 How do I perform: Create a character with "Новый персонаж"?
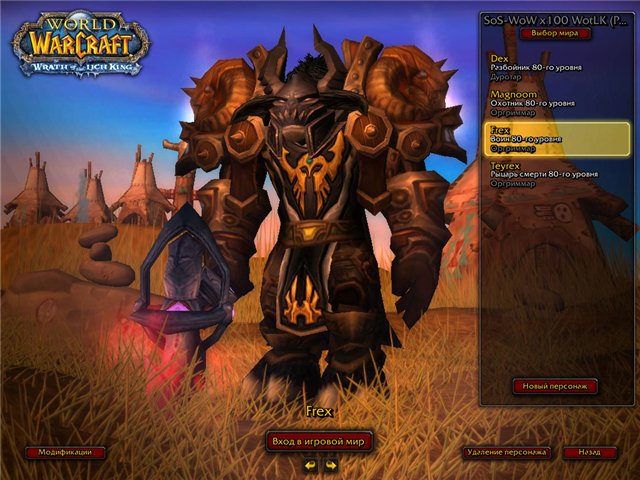coord(555,385)
